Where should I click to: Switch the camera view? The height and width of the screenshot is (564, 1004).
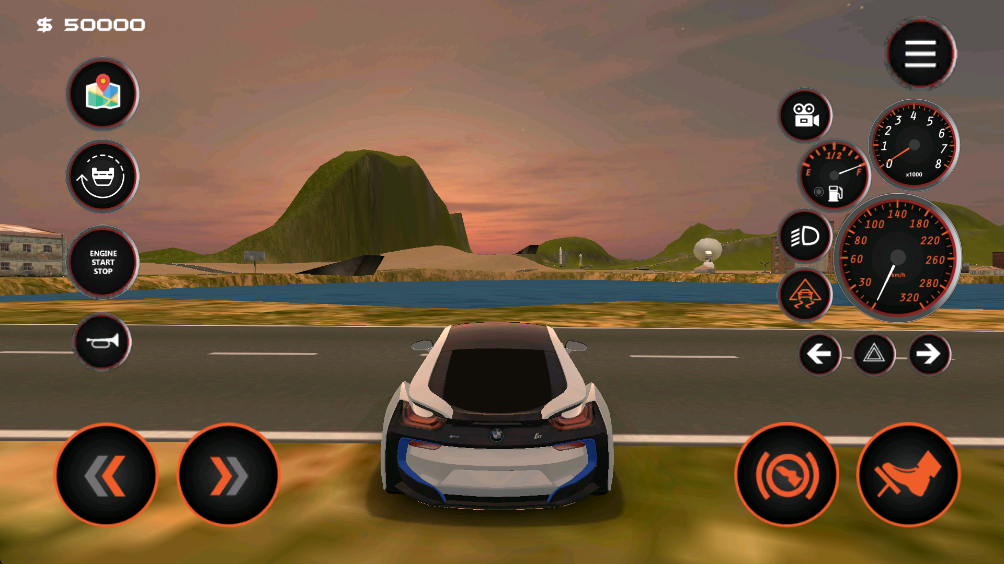805,116
